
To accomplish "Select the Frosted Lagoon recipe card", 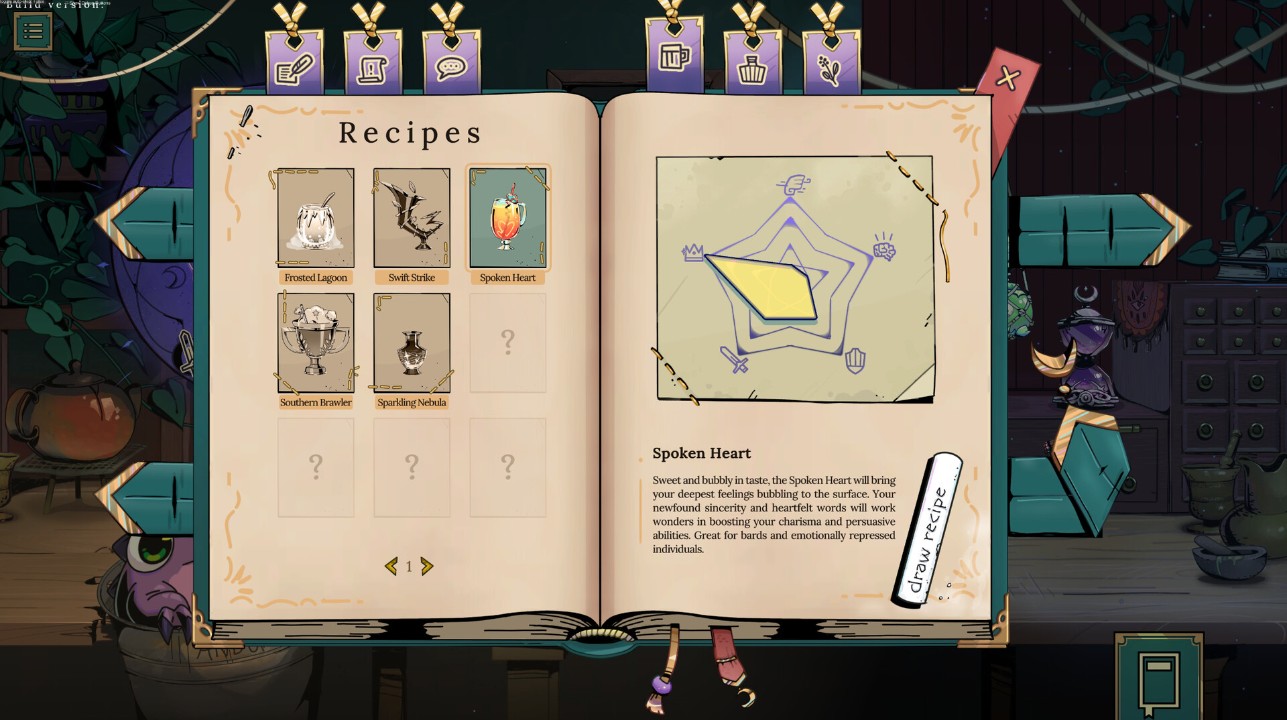I will click(315, 218).
